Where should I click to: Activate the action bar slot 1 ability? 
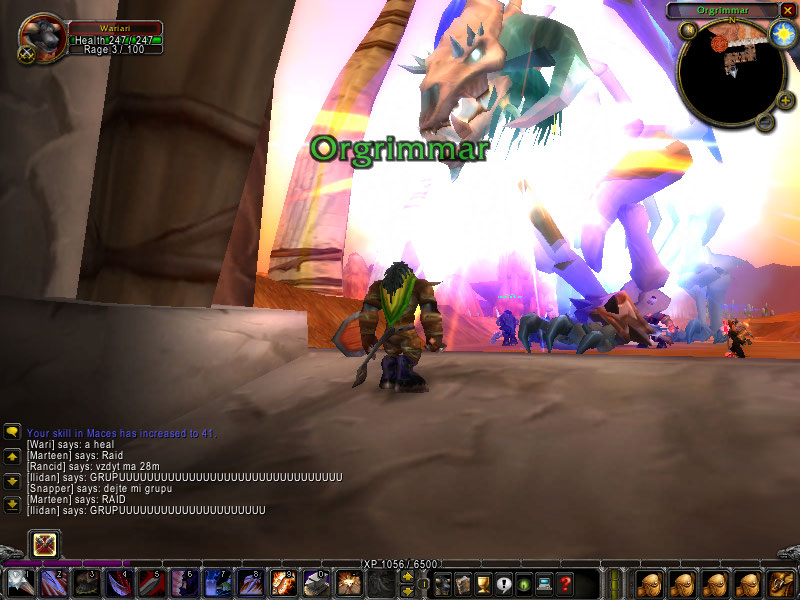coord(20,582)
